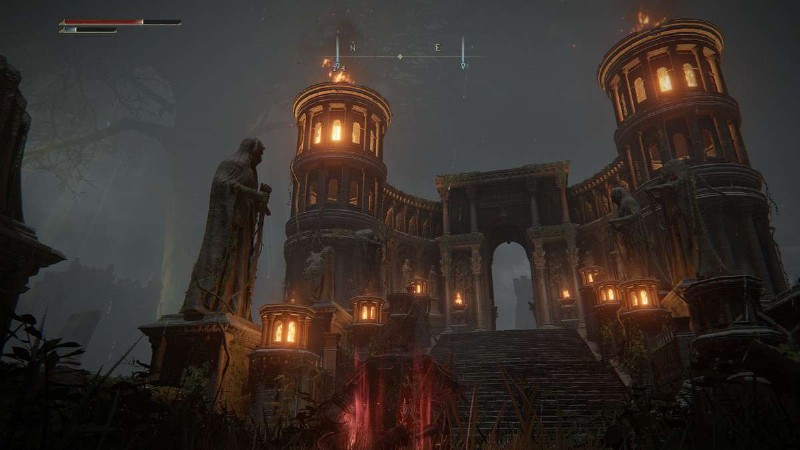Click the compass bar at top
This screenshot has width=800, height=450.
(x=400, y=54)
